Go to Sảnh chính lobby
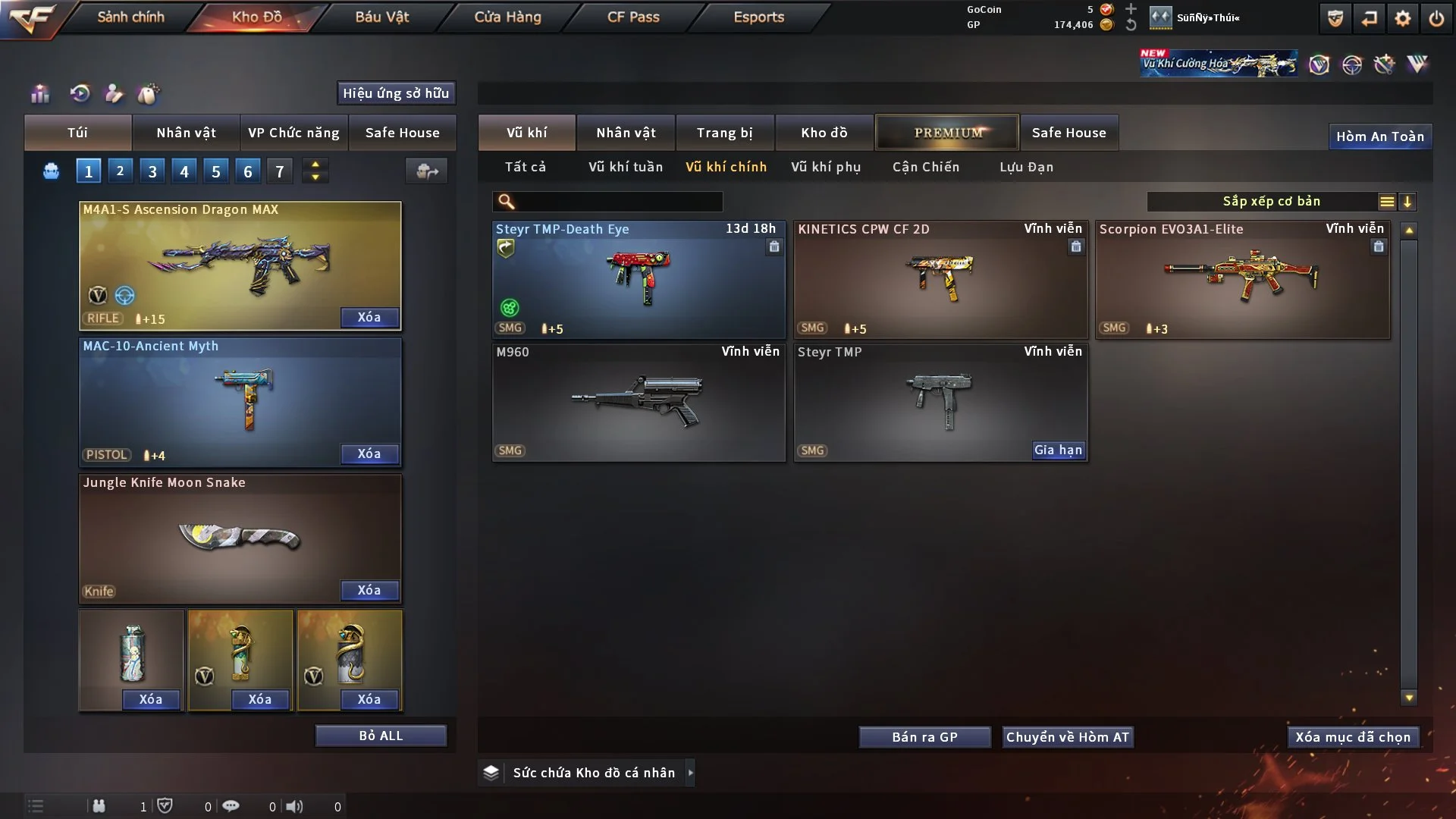 pos(130,17)
